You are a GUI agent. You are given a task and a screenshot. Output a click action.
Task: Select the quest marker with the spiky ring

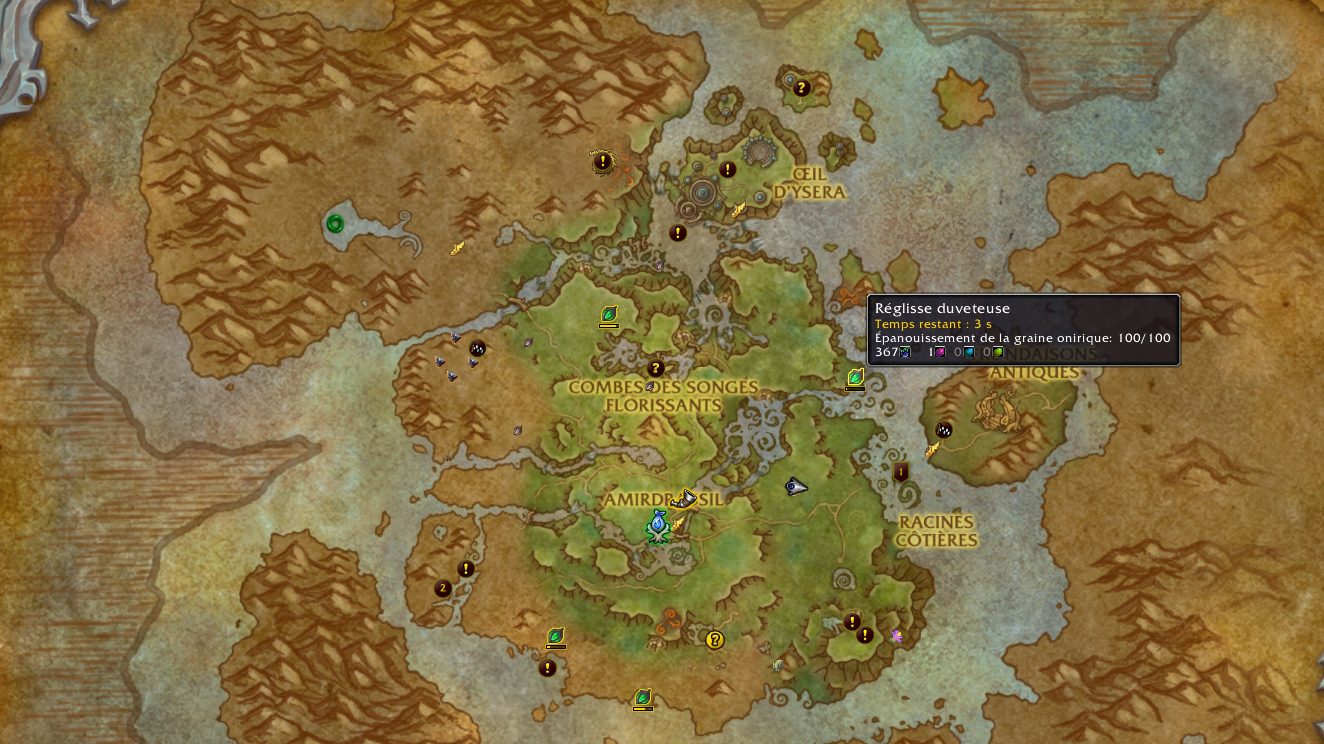602,161
